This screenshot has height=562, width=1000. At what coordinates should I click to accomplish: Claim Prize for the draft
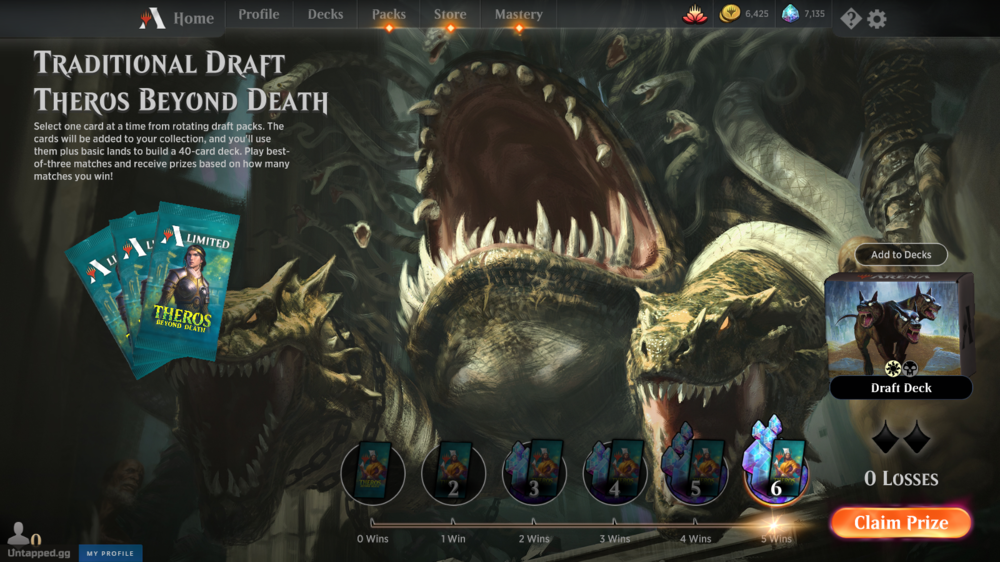pyautogui.click(x=901, y=523)
